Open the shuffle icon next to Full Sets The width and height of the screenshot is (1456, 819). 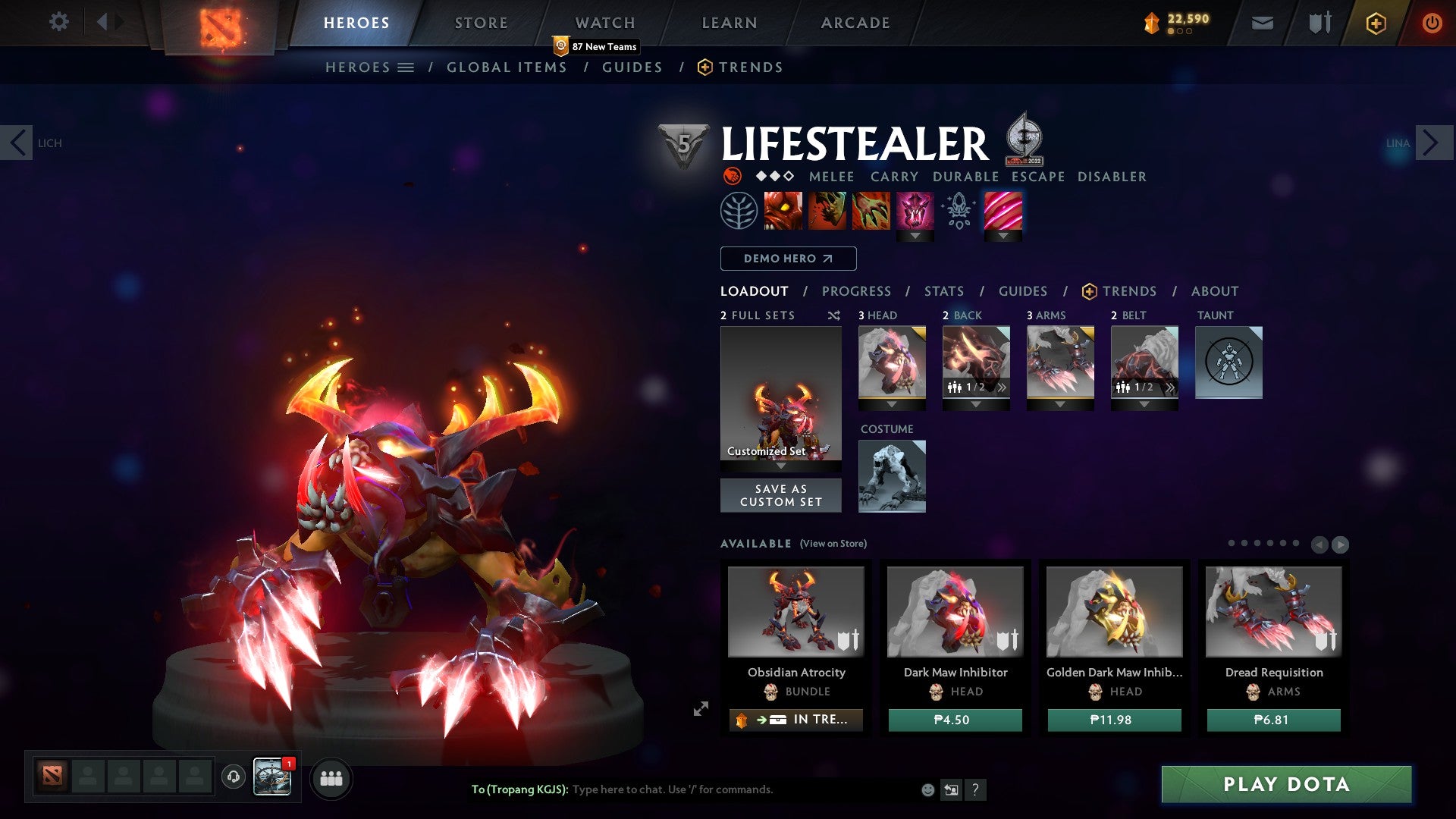pyautogui.click(x=834, y=315)
